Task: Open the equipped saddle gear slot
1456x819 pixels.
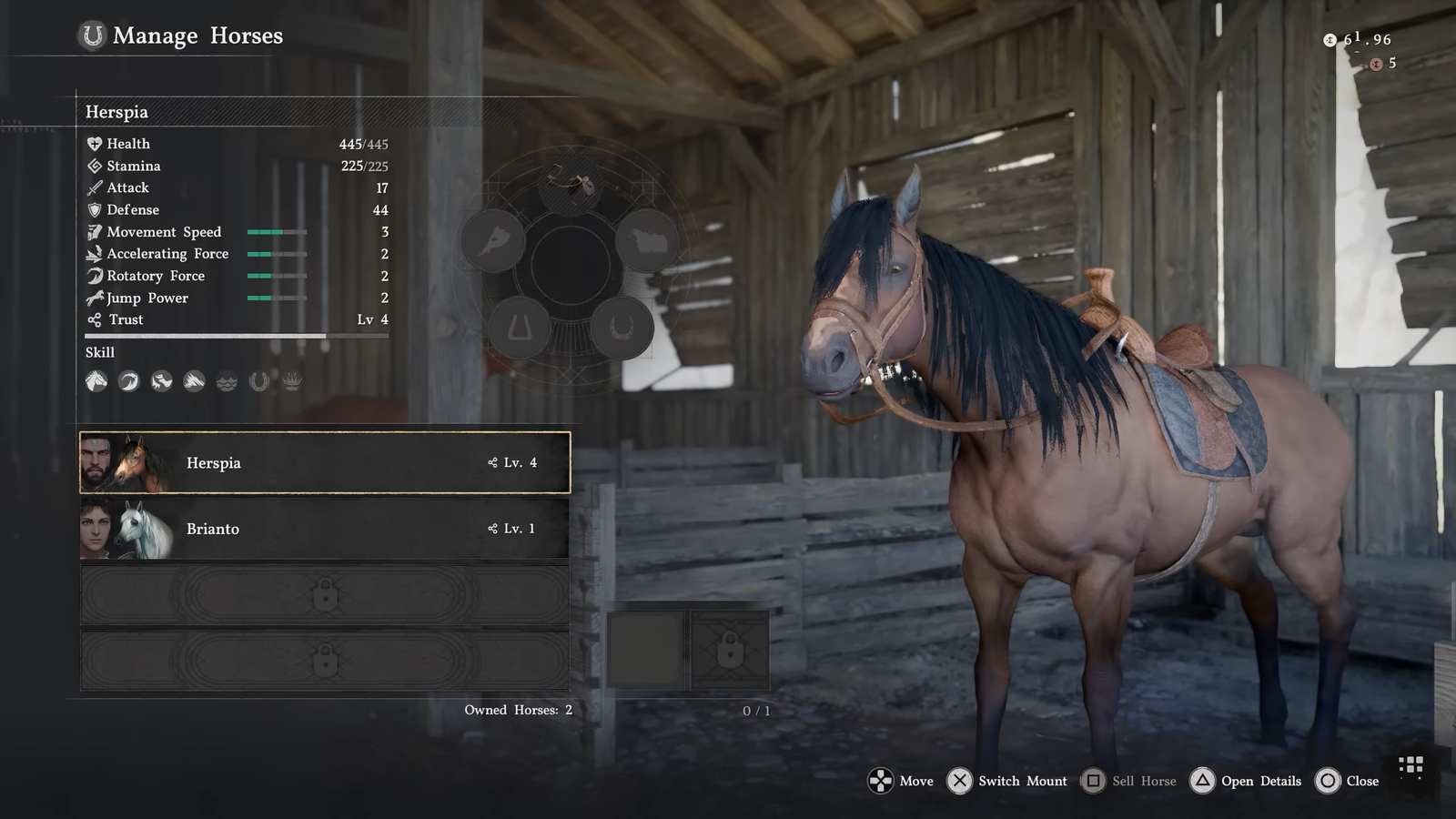Action: tap(571, 183)
